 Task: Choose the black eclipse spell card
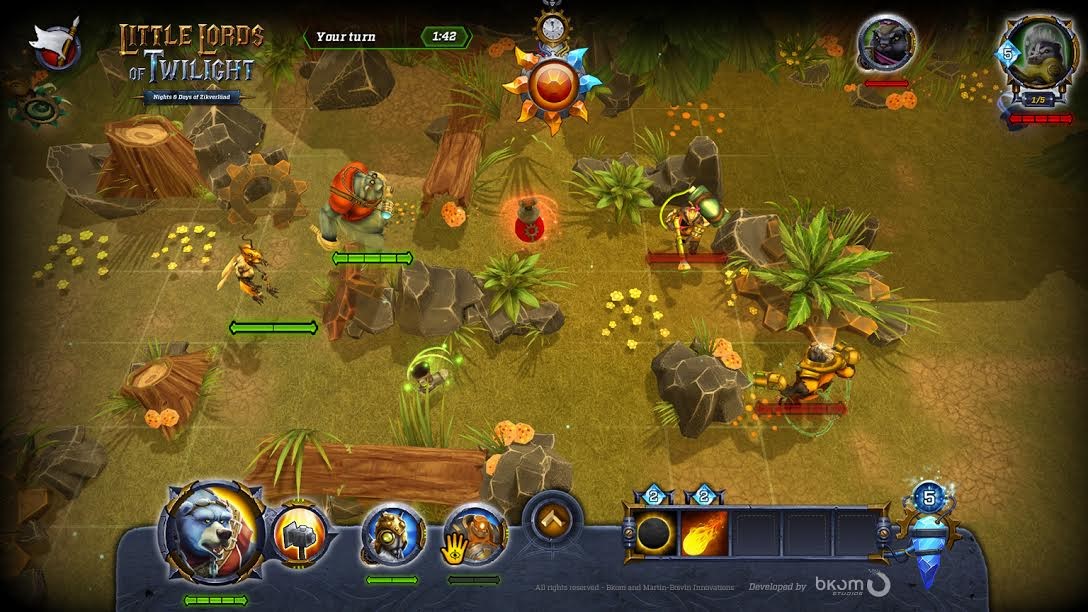pos(655,532)
